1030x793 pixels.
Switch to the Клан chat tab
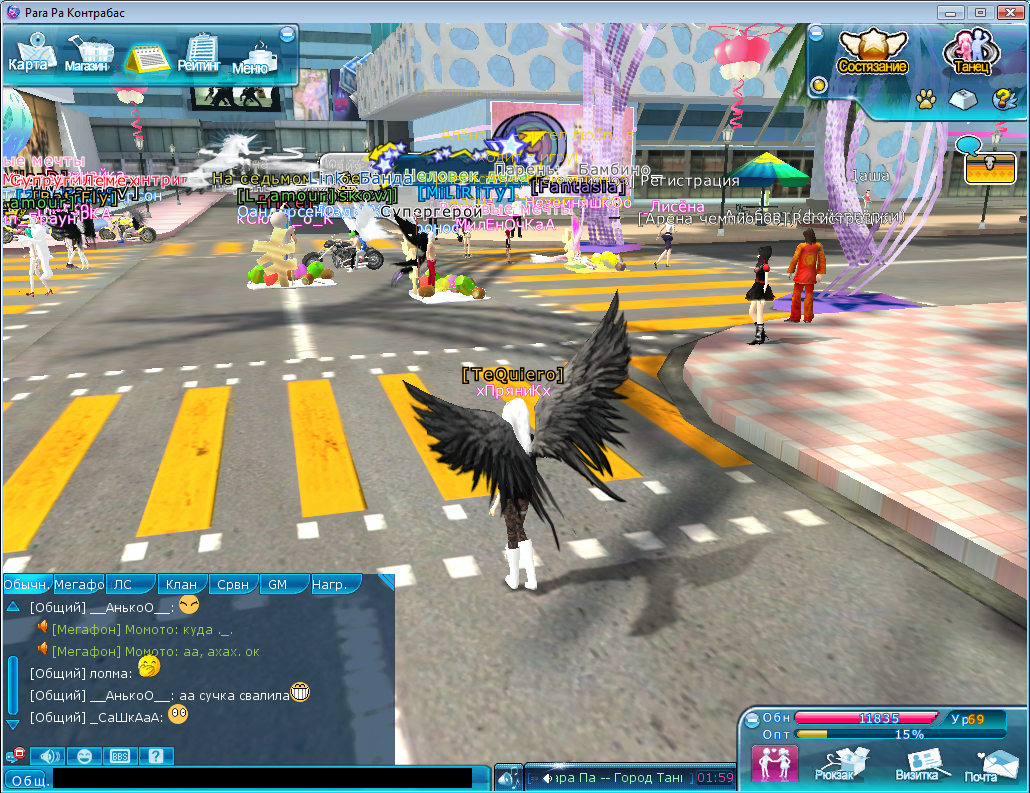(181, 584)
